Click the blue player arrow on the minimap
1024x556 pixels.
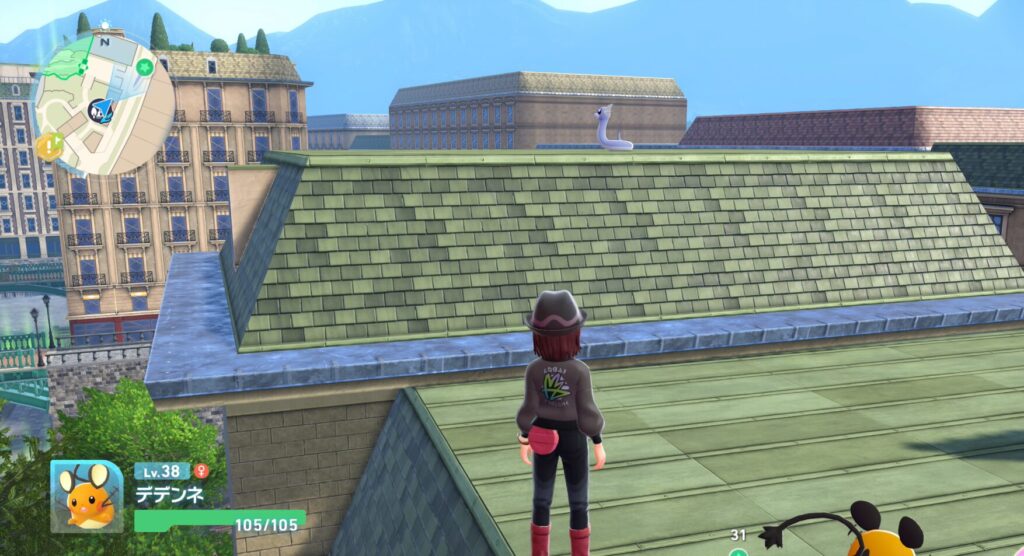[103, 110]
